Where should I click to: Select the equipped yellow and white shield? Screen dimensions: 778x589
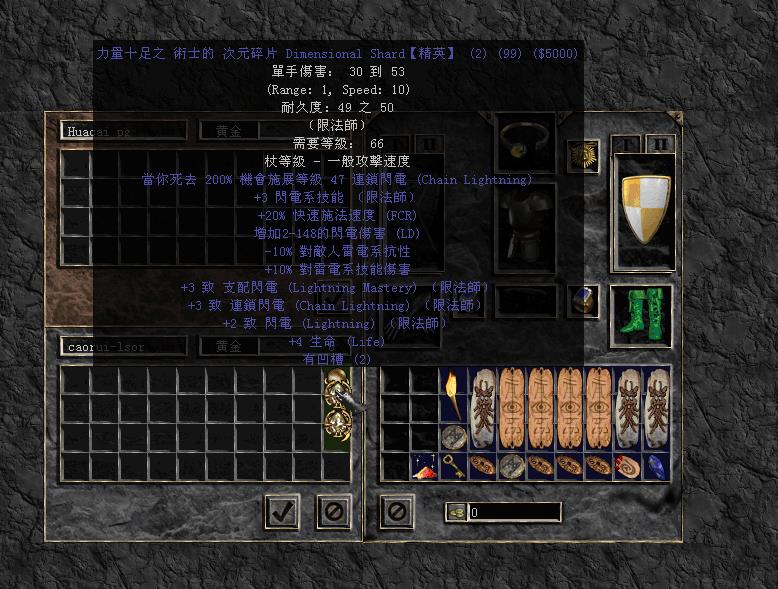coord(644,209)
